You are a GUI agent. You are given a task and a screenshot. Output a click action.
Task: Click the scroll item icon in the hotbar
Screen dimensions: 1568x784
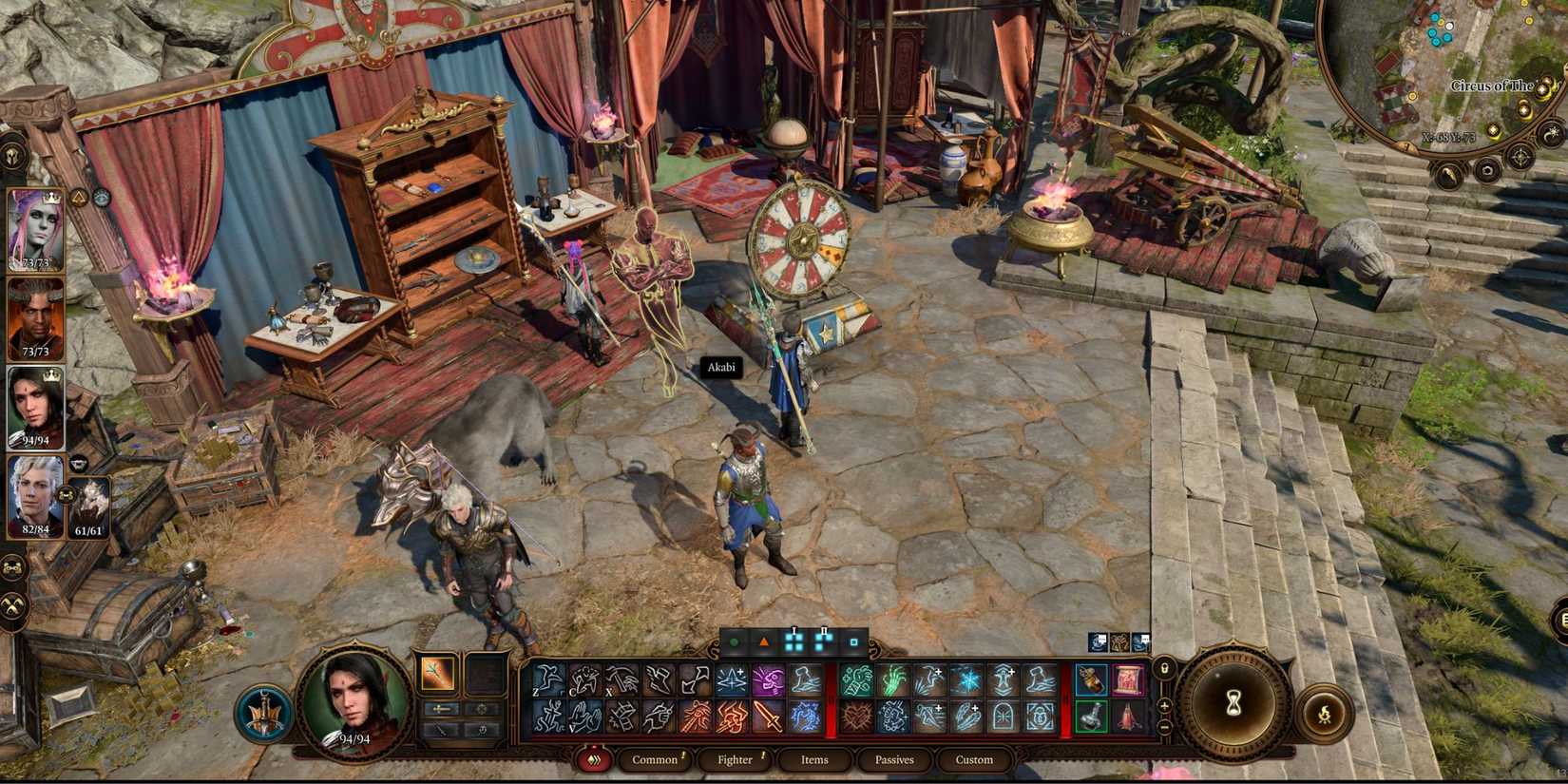(1129, 679)
